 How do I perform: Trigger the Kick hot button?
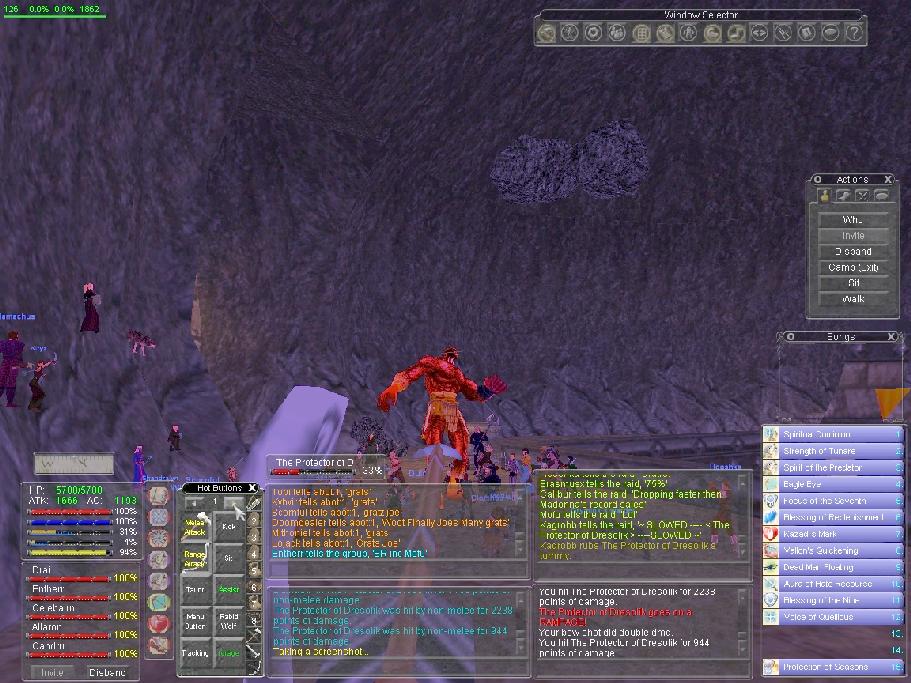pos(229,526)
